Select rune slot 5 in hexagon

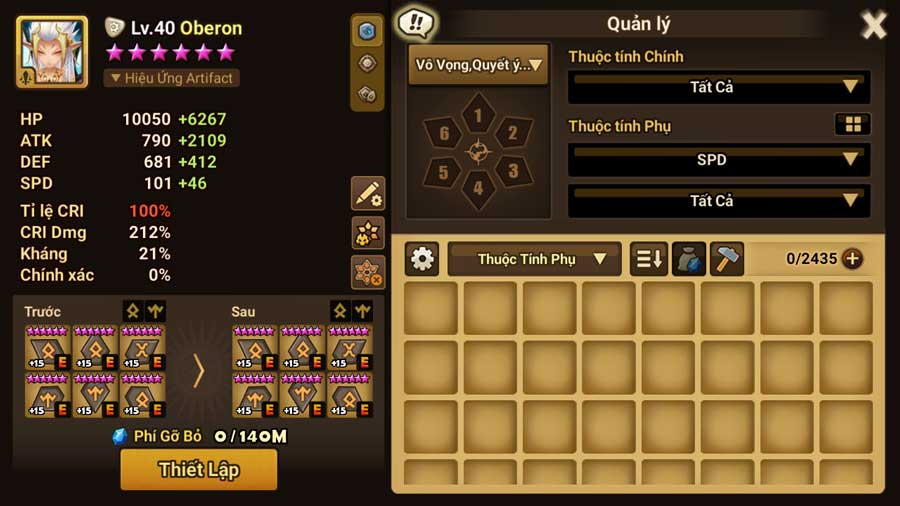444,171
